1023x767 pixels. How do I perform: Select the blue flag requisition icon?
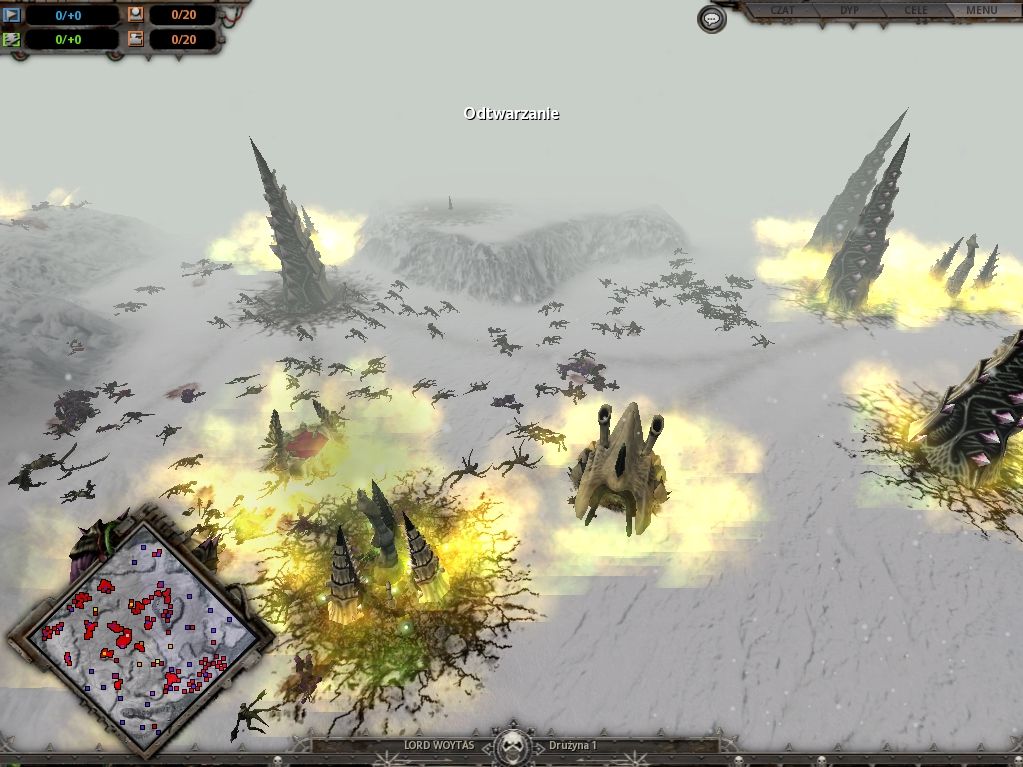point(12,16)
